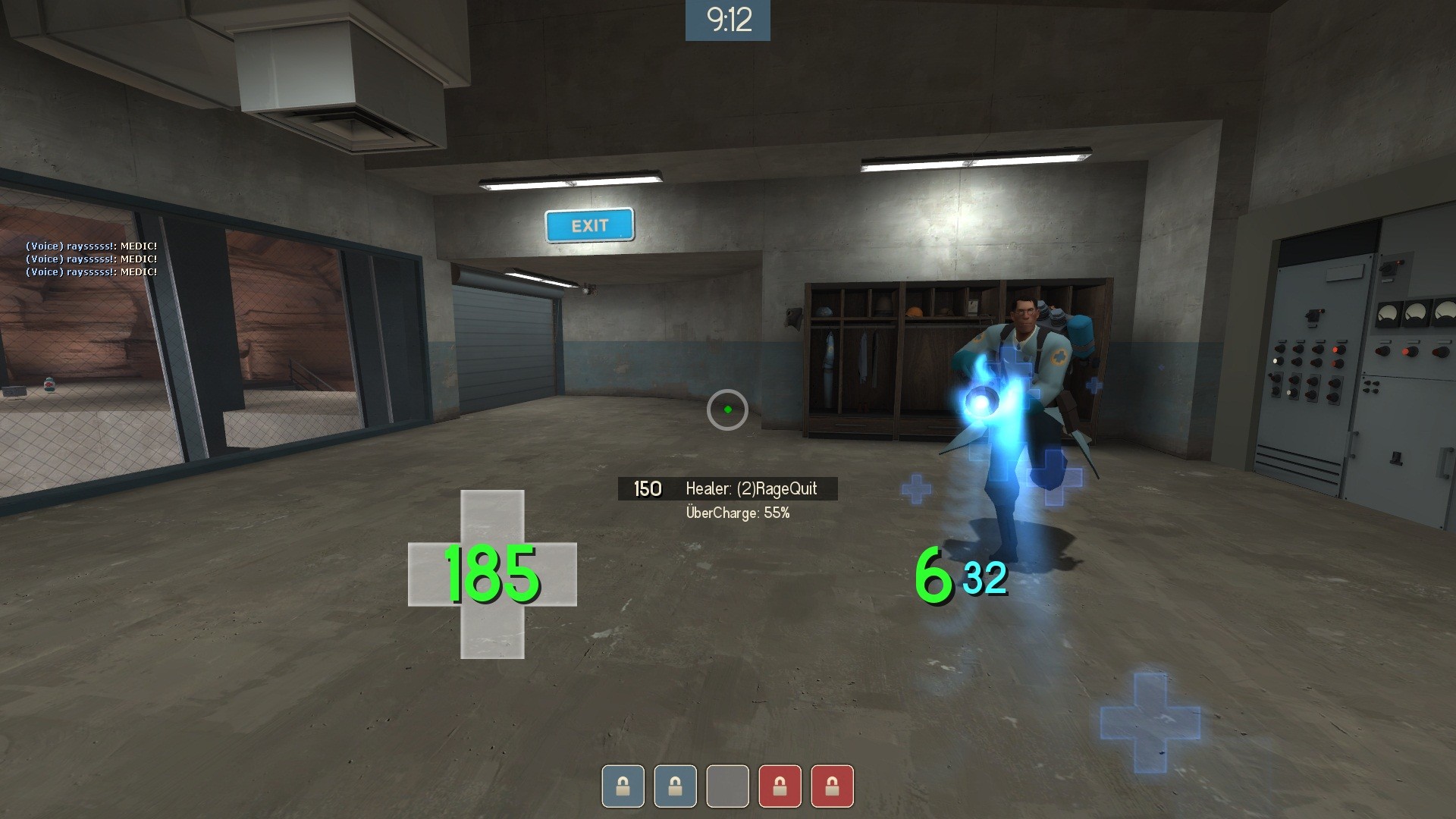Click the match timer showing 9:12

click(727, 20)
